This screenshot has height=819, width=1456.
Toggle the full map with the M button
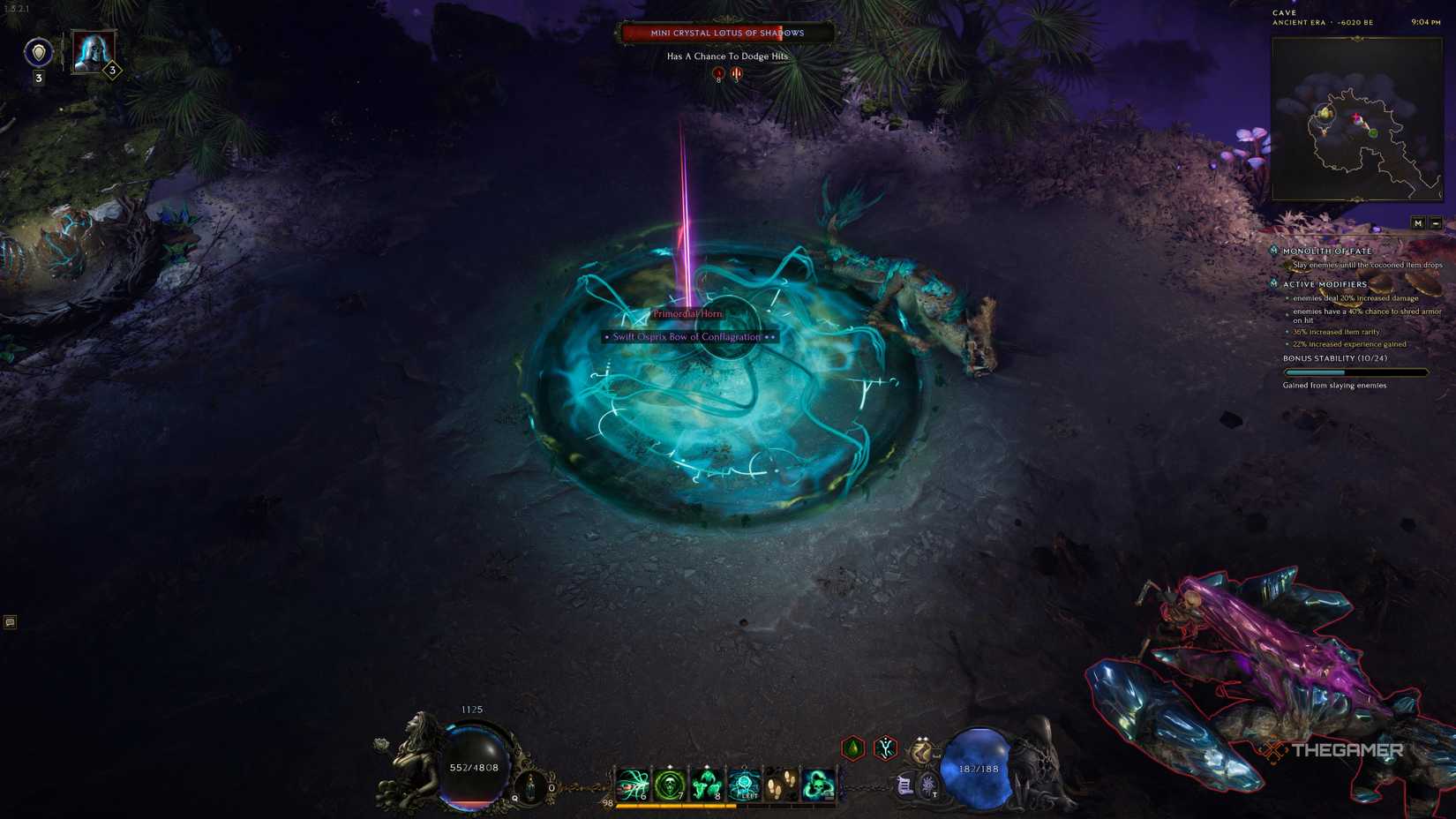(1418, 223)
